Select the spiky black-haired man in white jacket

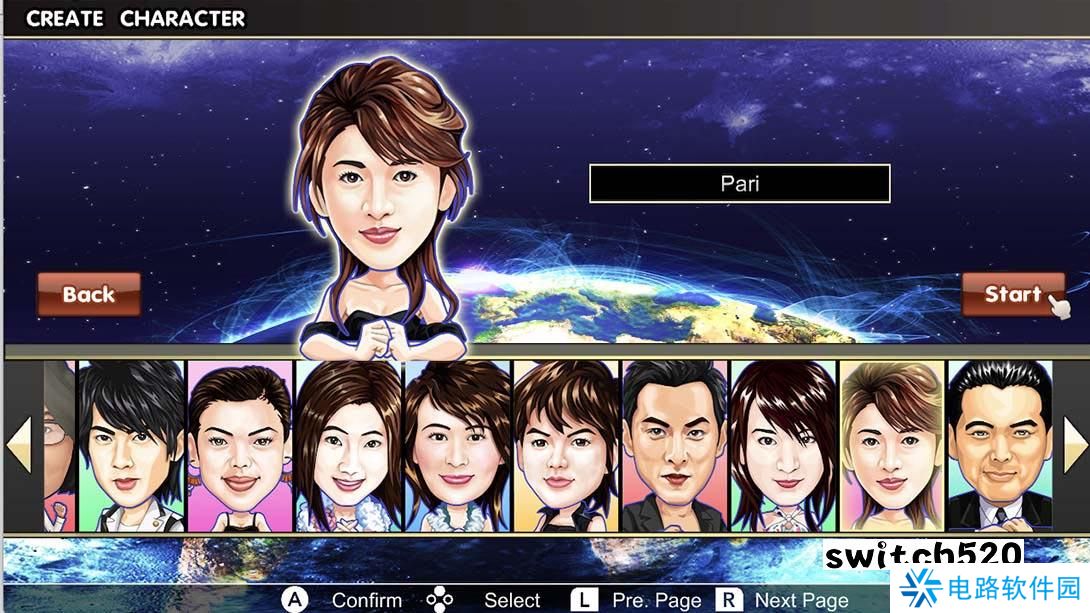[x=132, y=446]
